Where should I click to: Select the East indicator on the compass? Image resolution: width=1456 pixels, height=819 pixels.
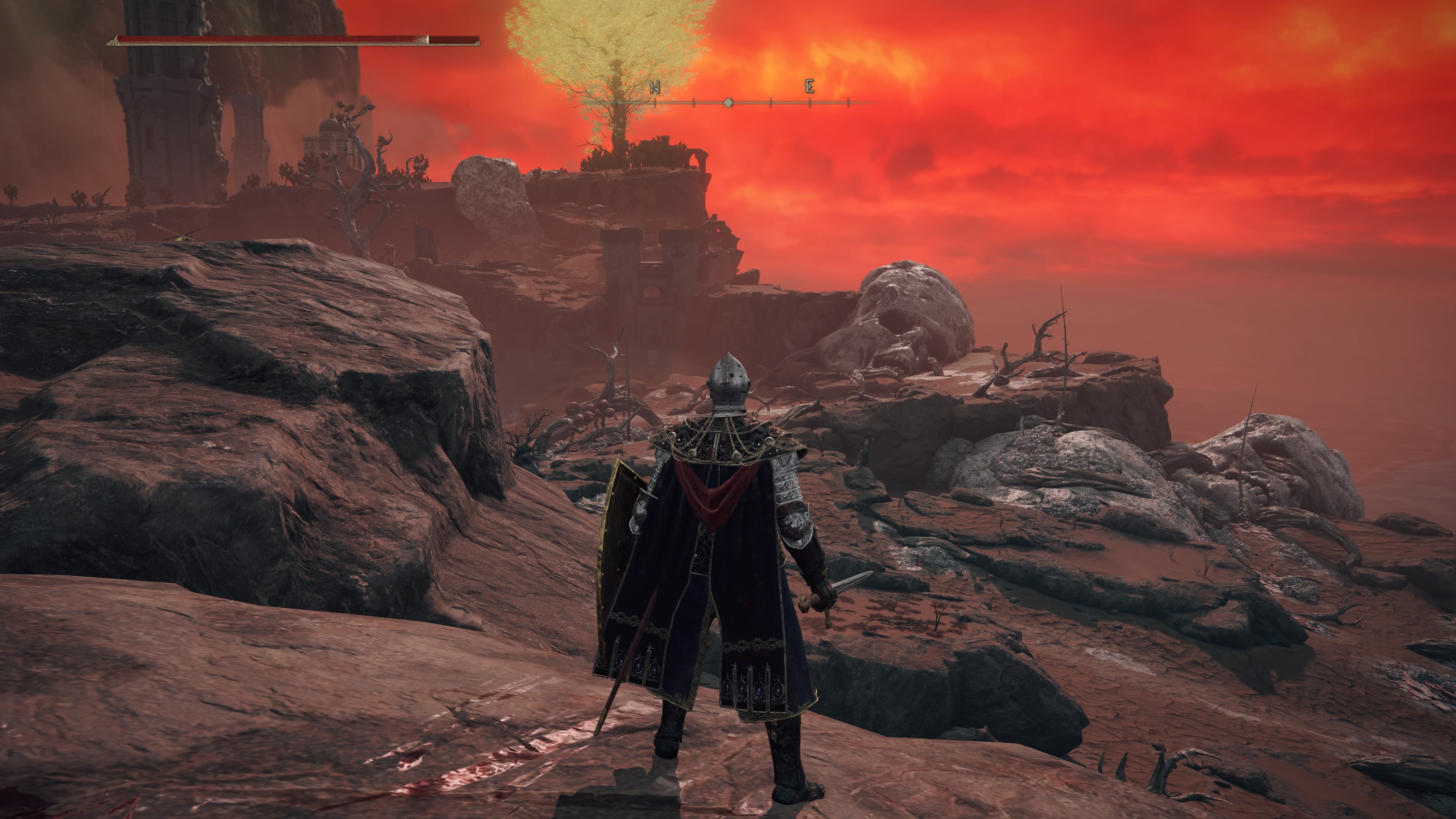(810, 87)
